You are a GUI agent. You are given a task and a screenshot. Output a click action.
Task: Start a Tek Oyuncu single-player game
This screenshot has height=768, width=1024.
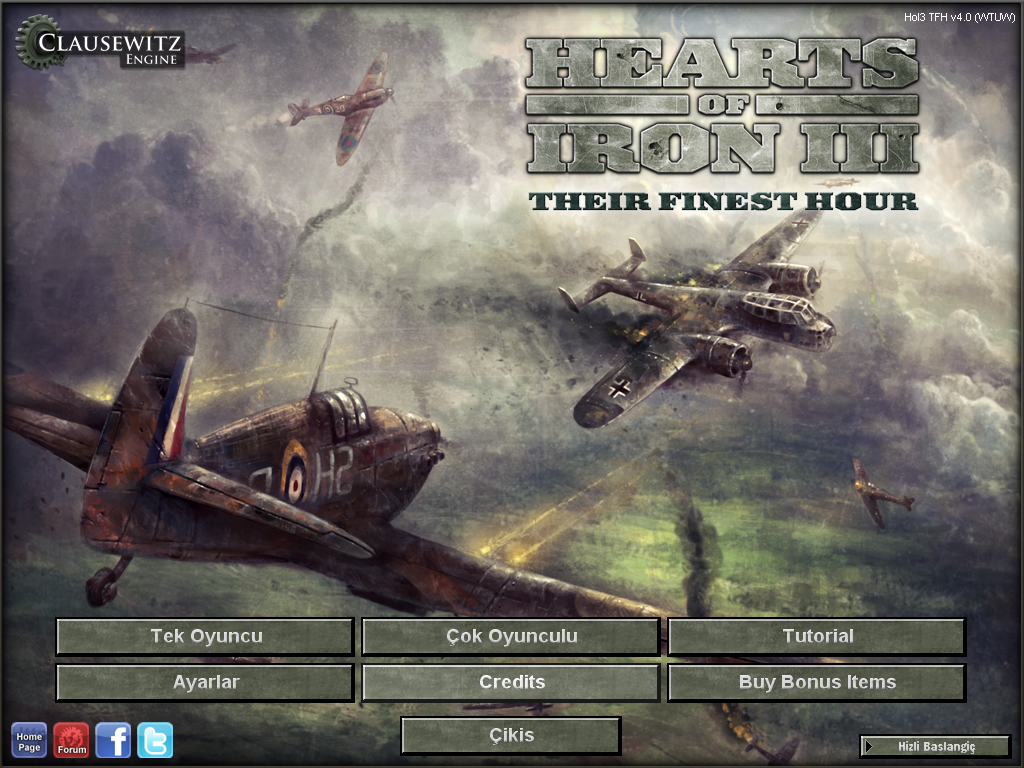coord(205,636)
